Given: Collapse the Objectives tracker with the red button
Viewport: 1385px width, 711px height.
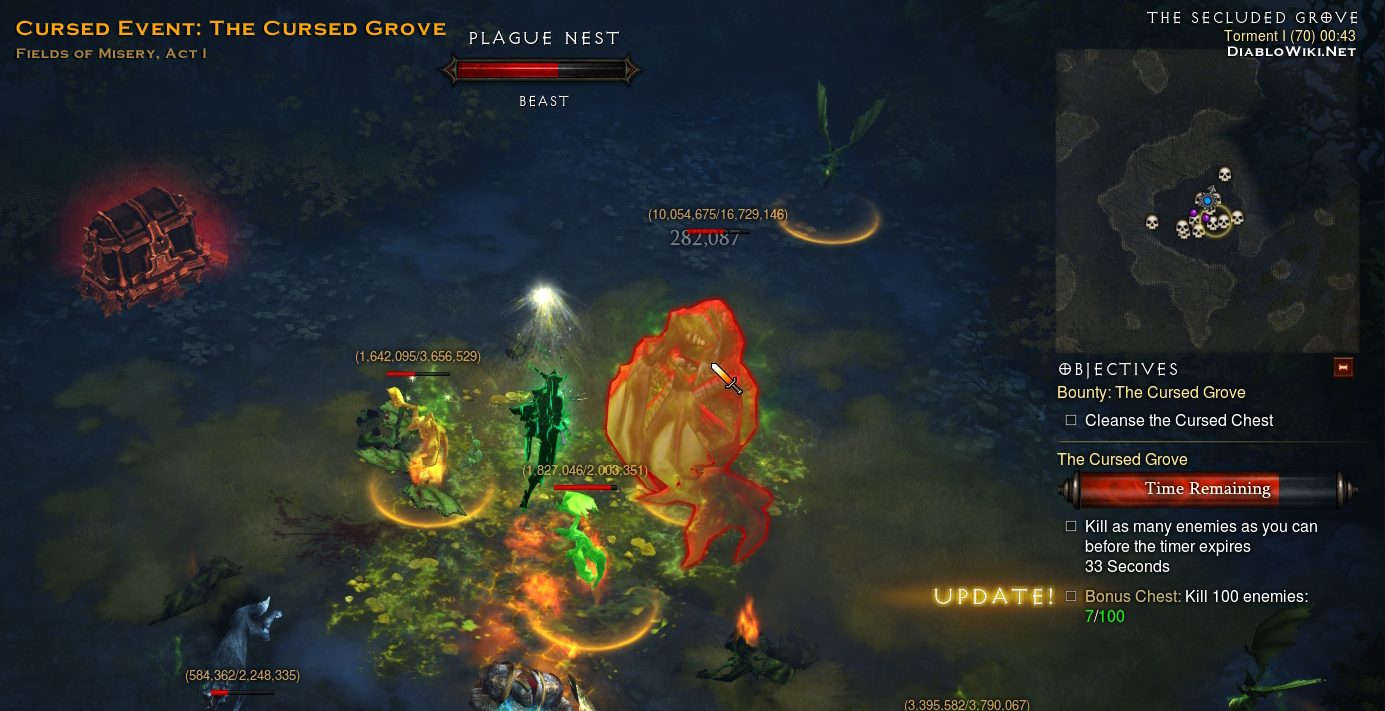Looking at the screenshot, I should (x=1343, y=368).
